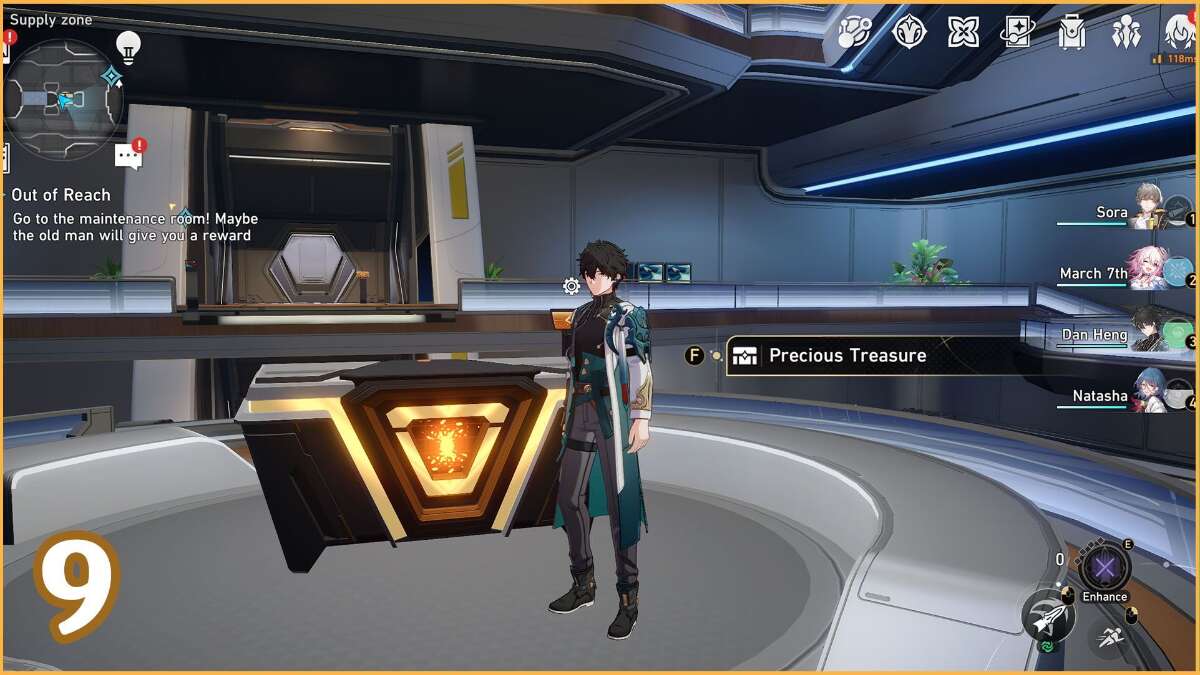This screenshot has width=1200, height=675.
Task: Open the chat speech bubble icon
Action: (128, 156)
